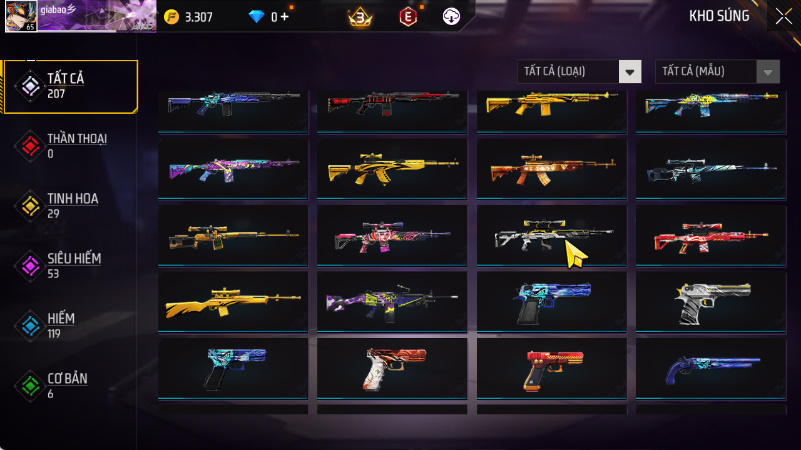Viewport: 801px width, 450px height.
Task: Close the Kho Súng weapon vault
Action: tap(783, 16)
